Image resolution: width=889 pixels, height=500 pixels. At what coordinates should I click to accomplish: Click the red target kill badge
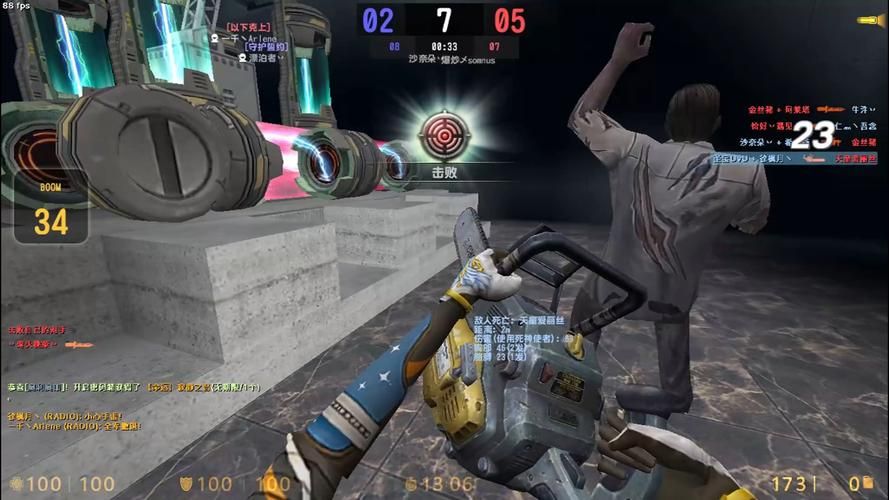point(443,135)
